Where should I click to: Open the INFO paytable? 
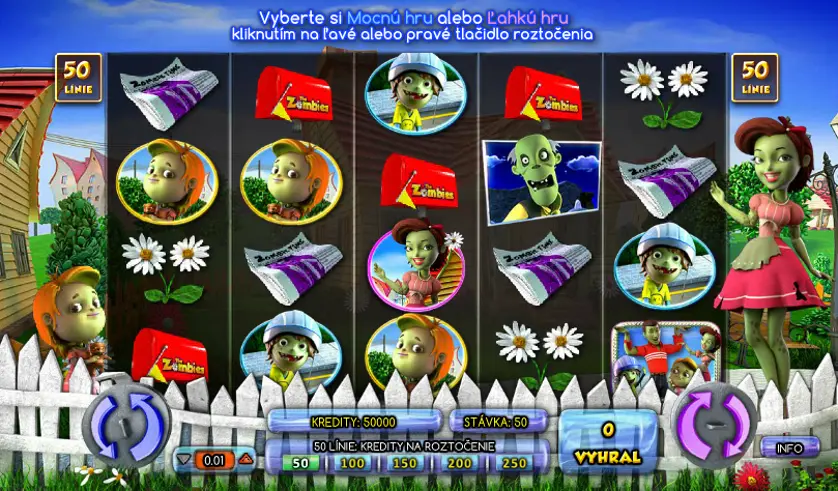click(790, 448)
